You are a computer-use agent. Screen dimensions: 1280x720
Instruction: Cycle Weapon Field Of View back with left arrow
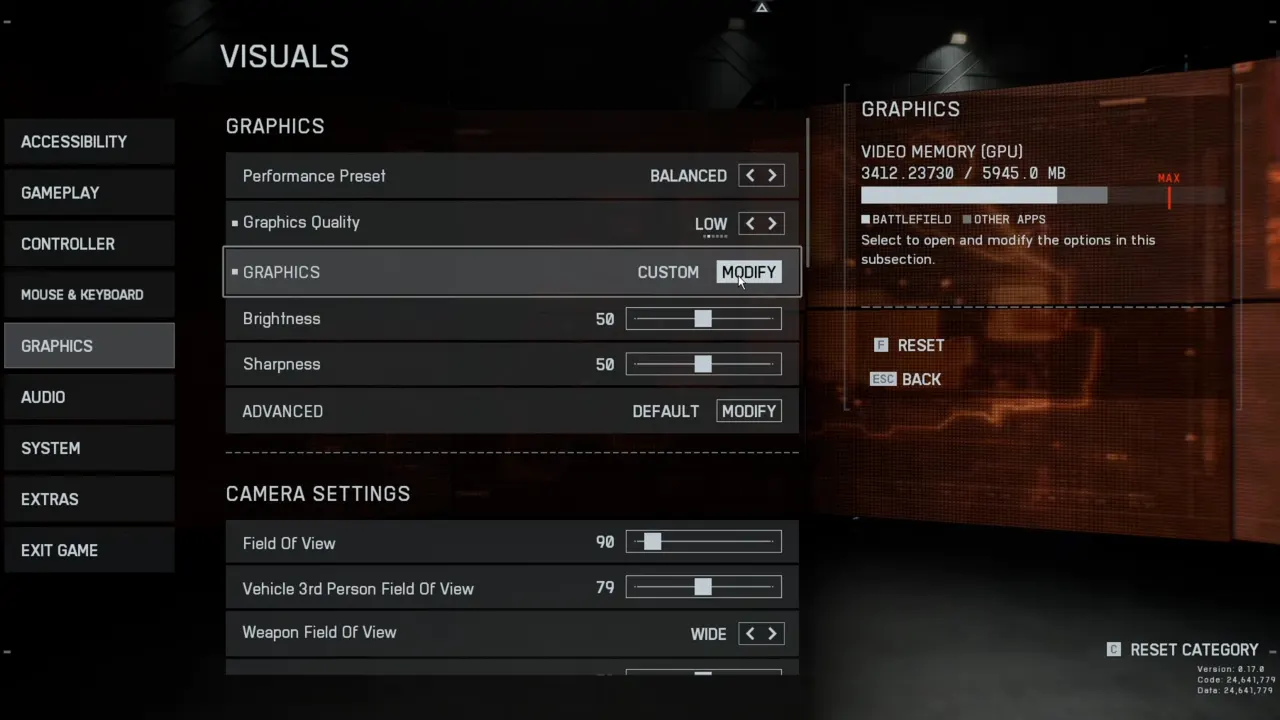pyautogui.click(x=749, y=633)
